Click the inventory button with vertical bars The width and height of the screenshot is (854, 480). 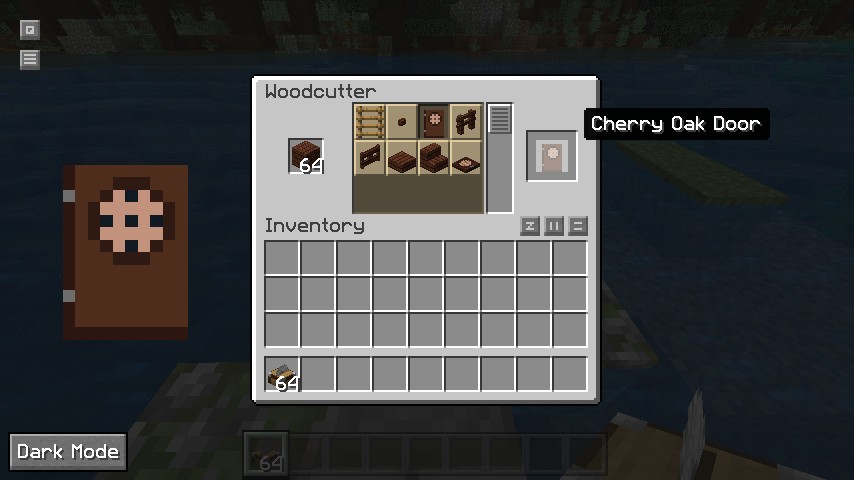554,226
